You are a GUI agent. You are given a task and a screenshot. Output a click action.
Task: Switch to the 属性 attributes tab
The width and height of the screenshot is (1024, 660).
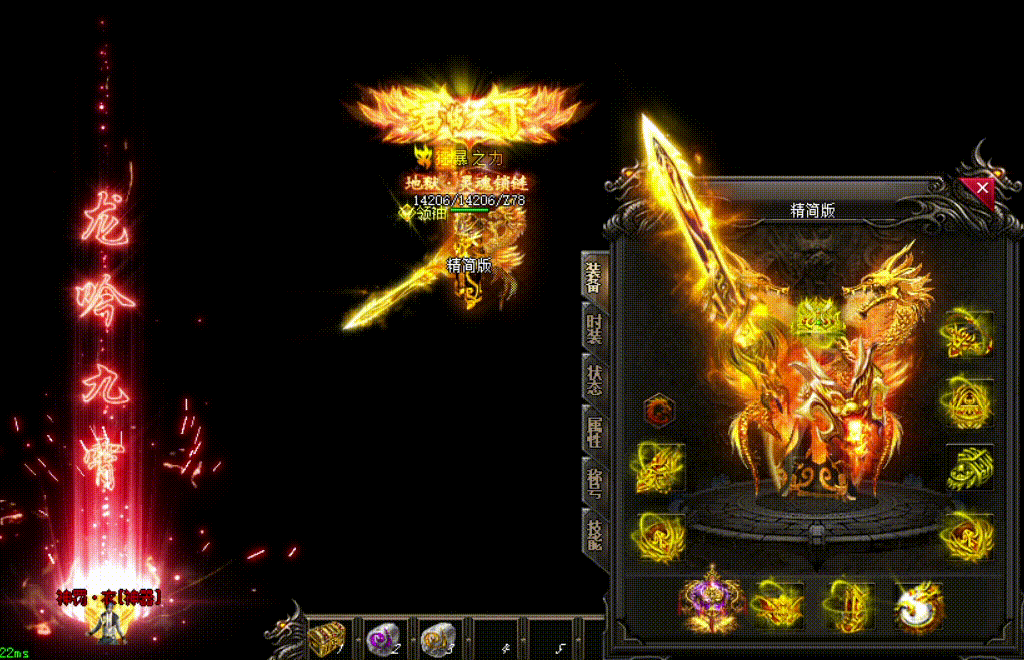(594, 431)
